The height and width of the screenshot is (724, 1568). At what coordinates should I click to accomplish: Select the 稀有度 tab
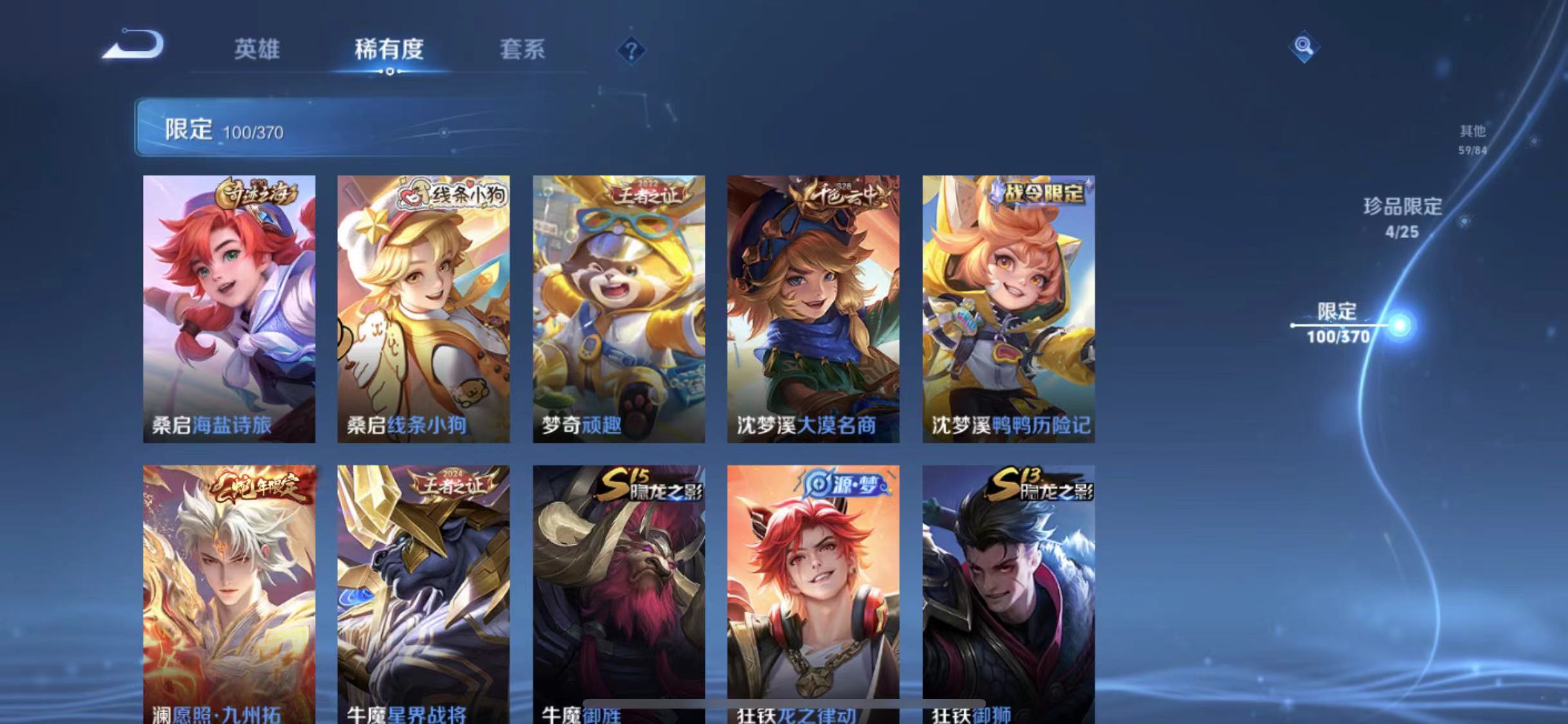point(389,50)
